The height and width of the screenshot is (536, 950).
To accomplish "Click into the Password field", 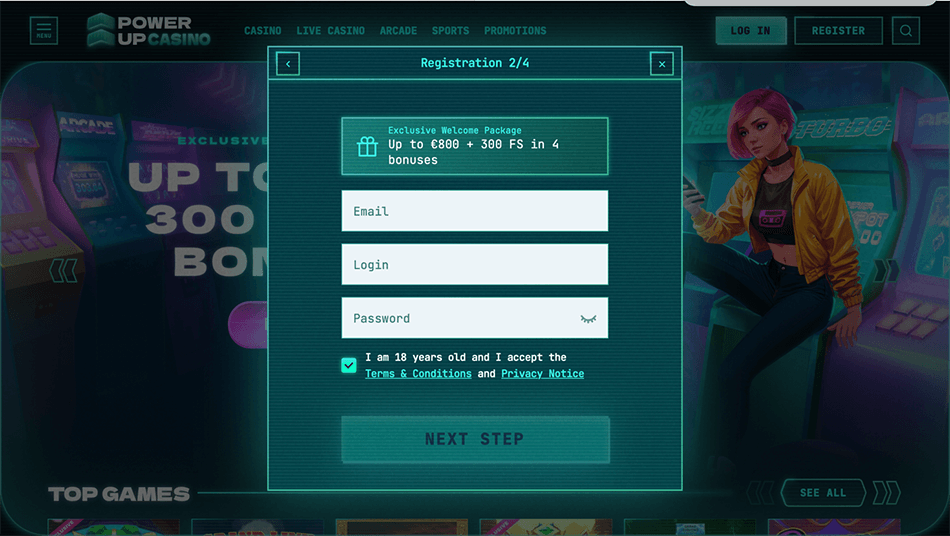I will coord(460,318).
